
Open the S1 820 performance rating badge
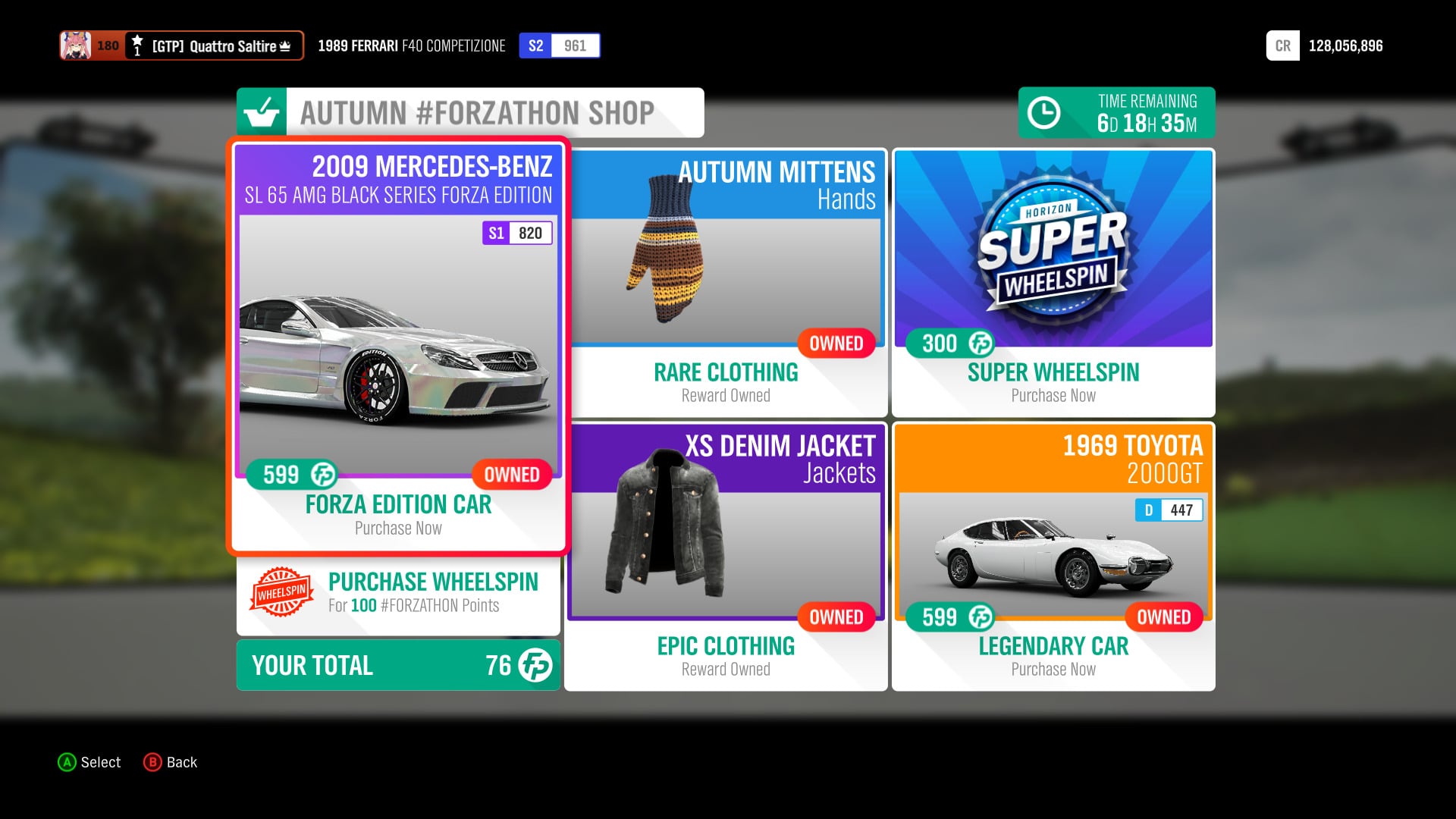(519, 233)
